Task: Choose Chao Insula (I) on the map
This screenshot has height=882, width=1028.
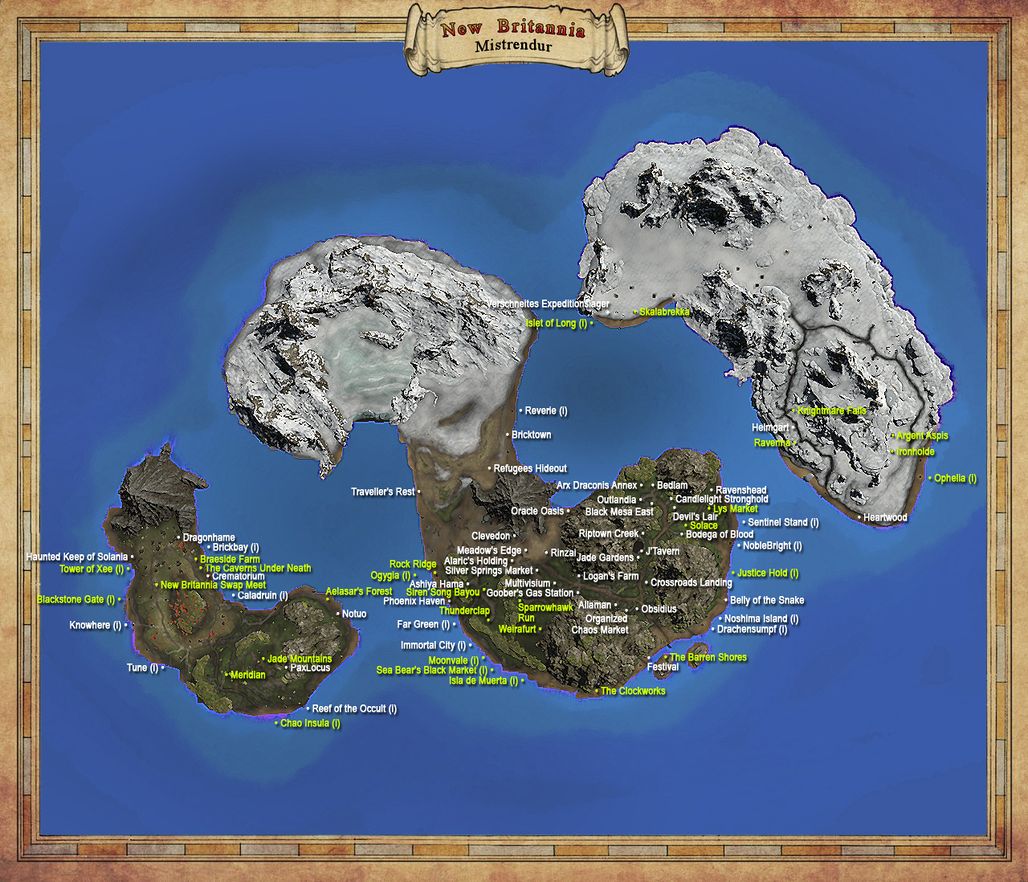Action: pos(310,723)
